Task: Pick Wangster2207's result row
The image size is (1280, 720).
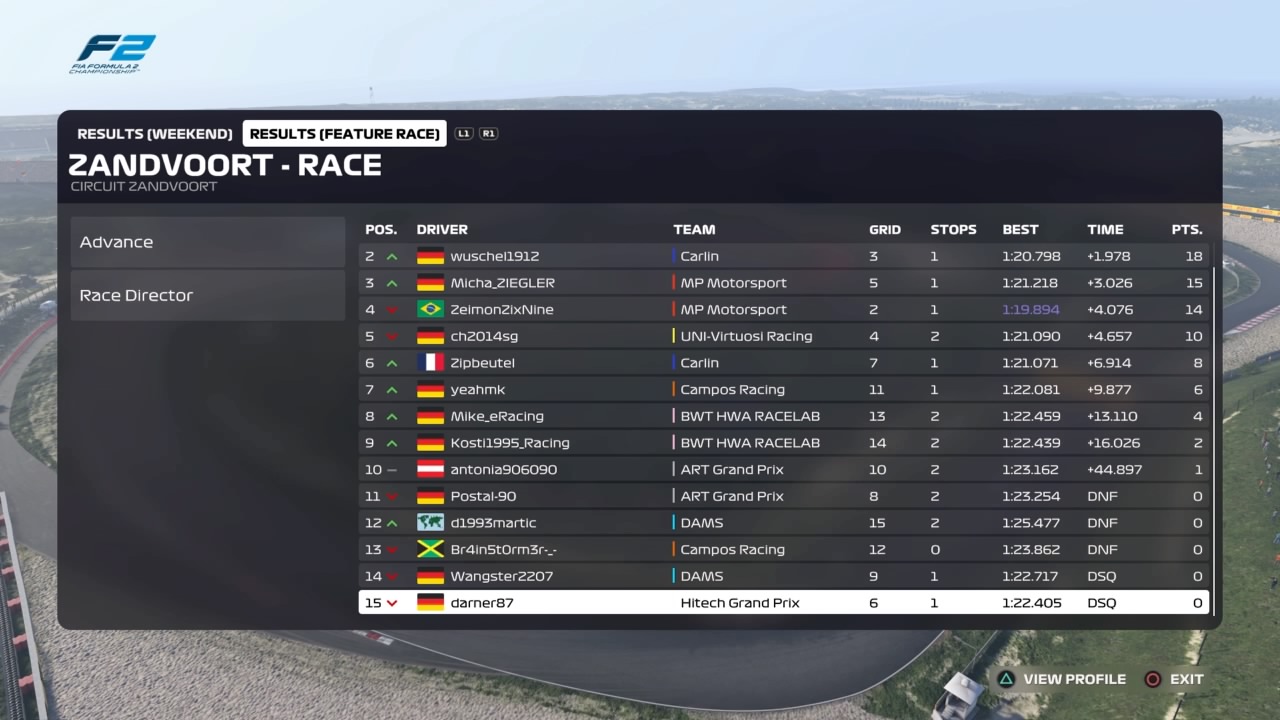Action: 783,576
